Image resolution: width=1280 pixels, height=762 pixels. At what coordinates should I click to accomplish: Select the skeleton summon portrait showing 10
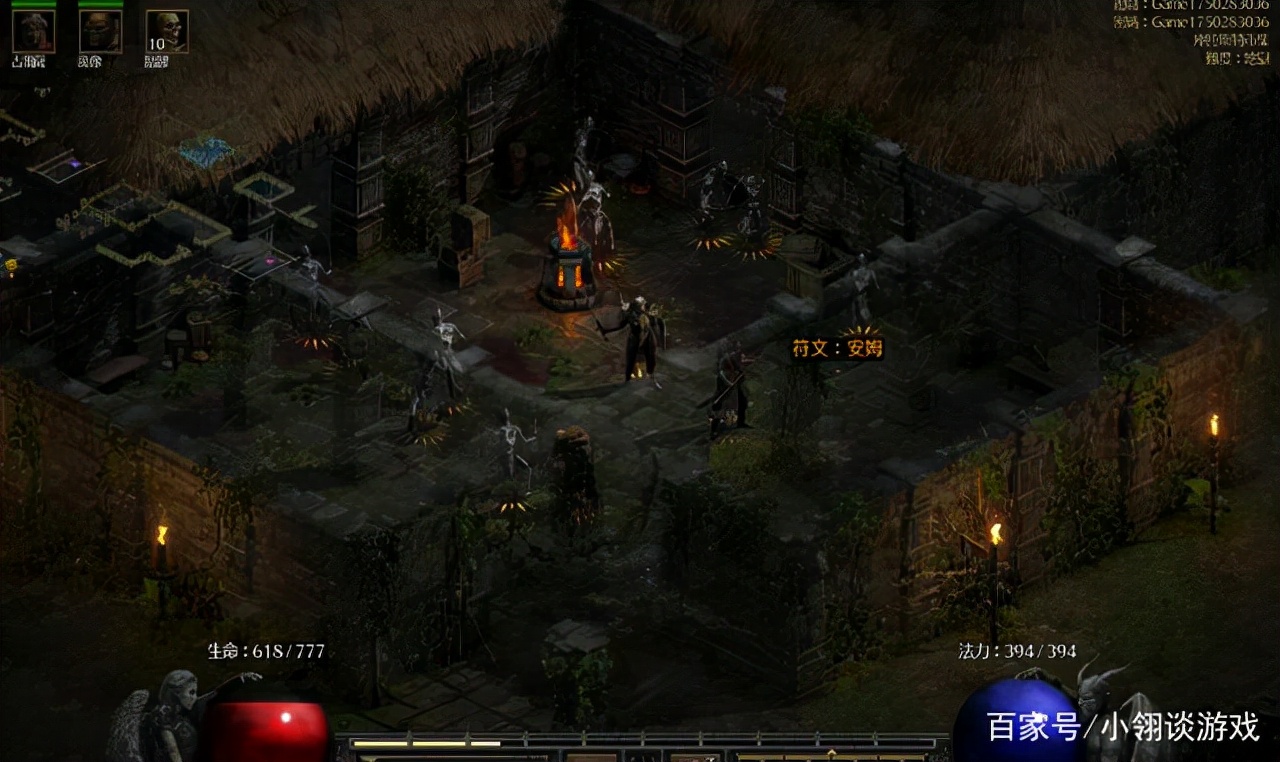click(x=166, y=31)
